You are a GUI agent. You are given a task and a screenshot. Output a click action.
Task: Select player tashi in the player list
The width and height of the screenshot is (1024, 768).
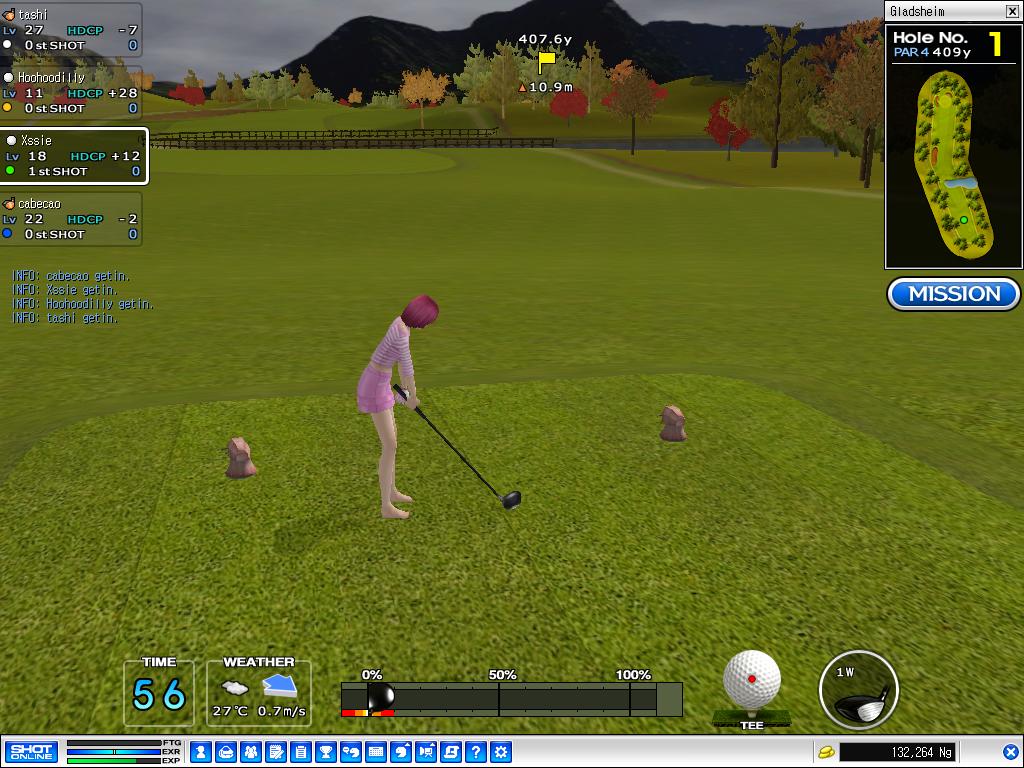71,30
